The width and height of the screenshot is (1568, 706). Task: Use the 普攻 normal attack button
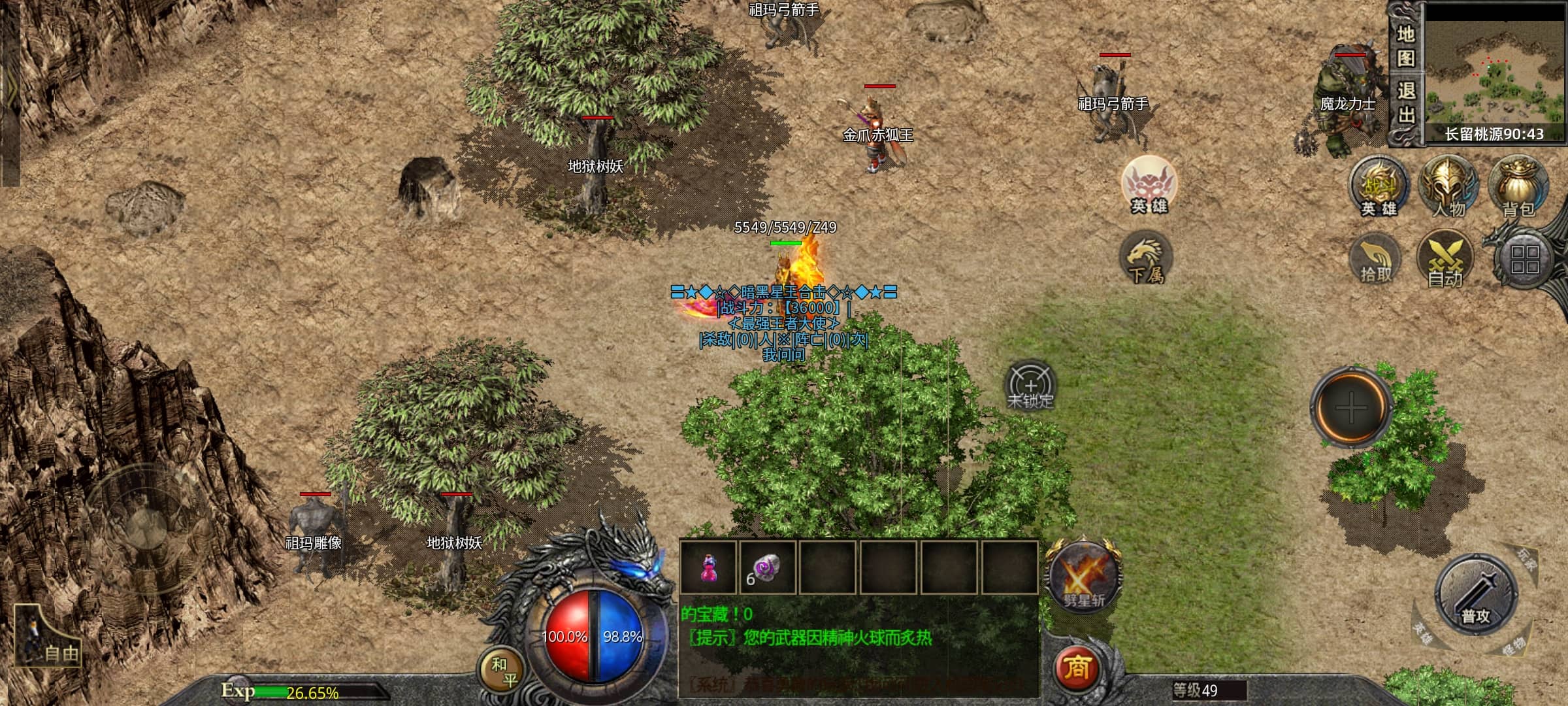(x=1475, y=594)
